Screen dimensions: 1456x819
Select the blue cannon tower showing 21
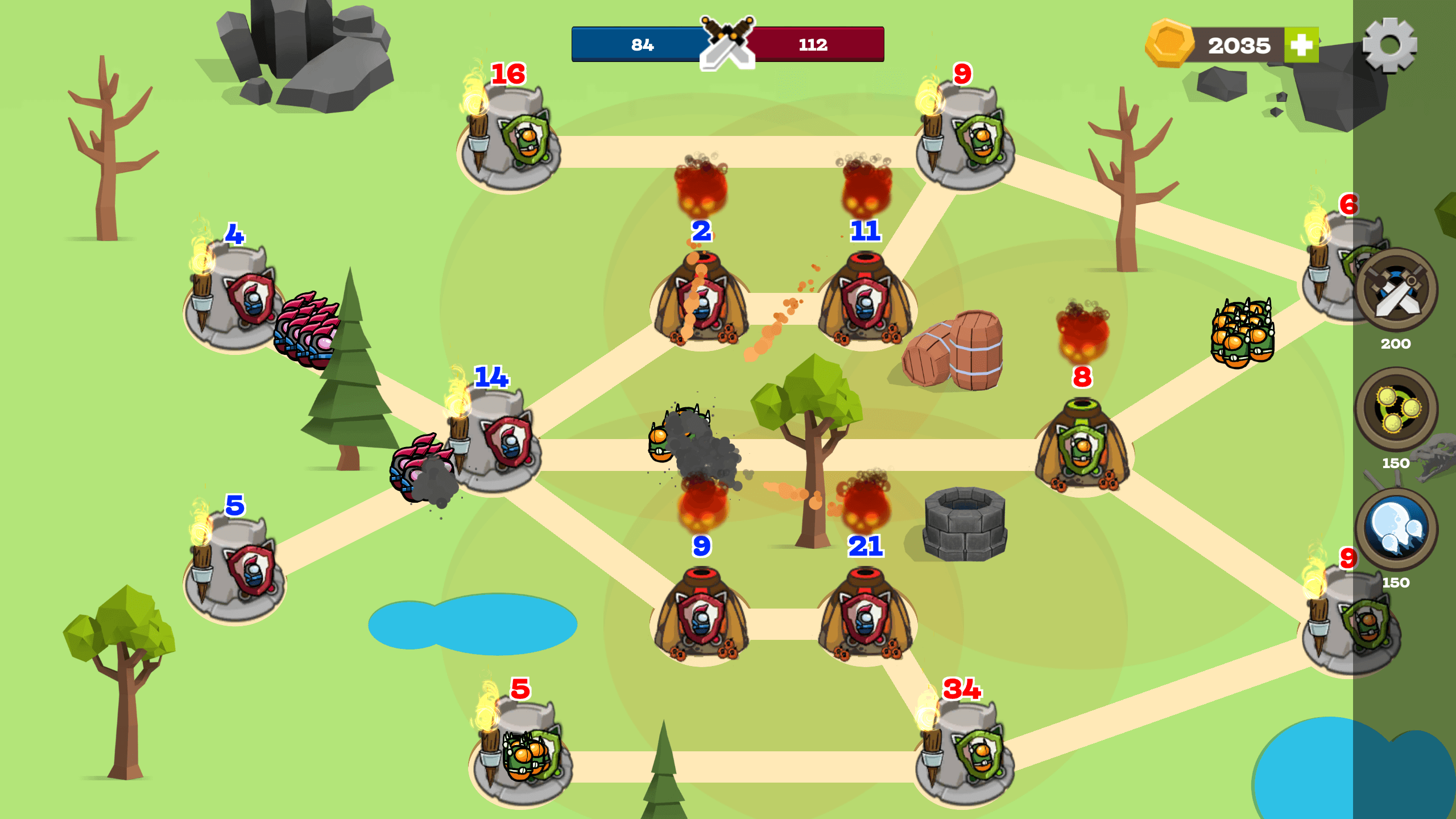[x=865, y=614]
